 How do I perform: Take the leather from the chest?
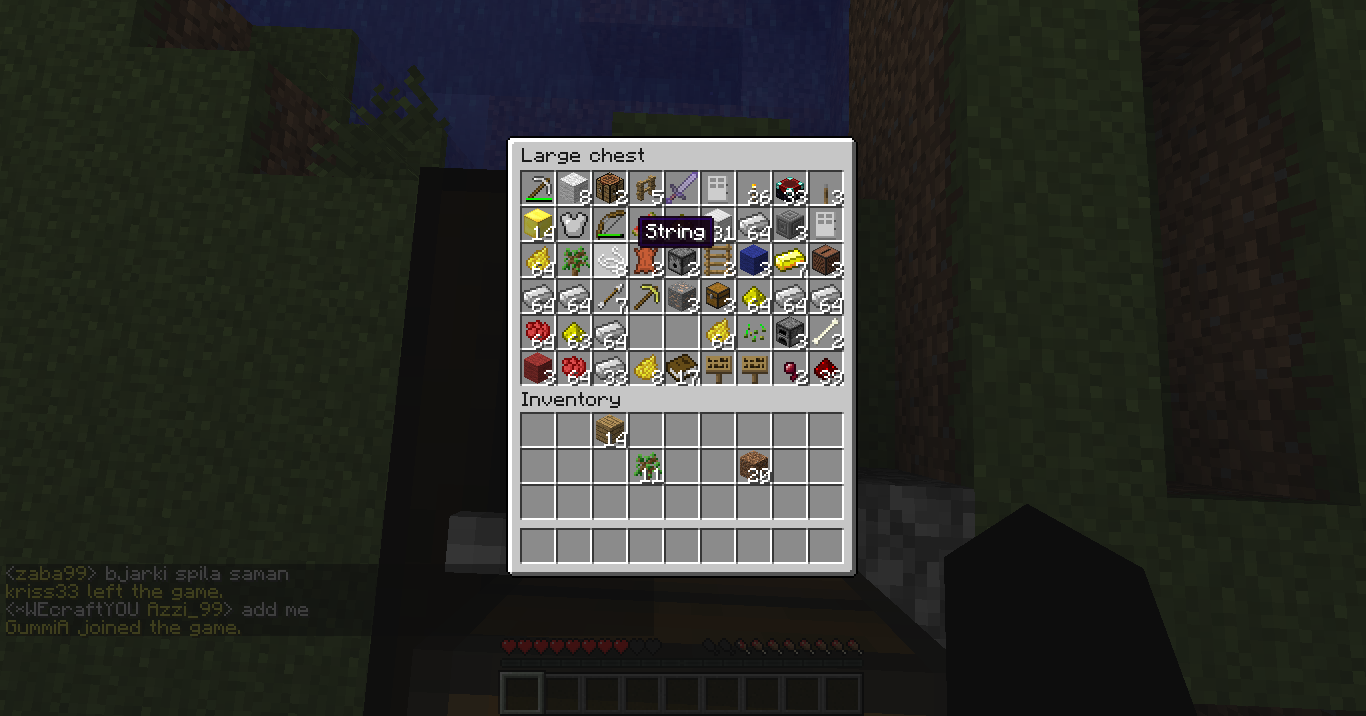coord(646,261)
